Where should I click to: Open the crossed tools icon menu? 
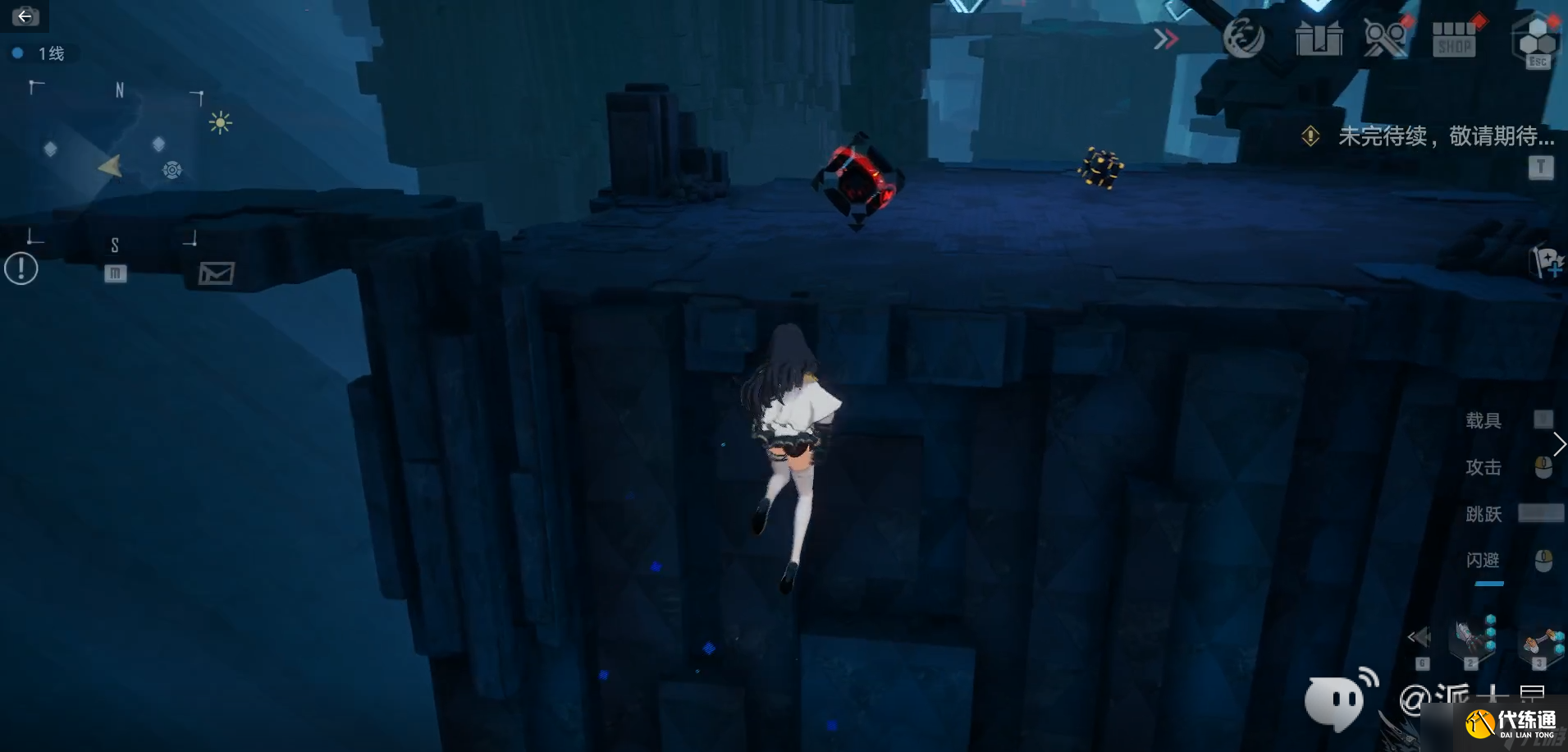[1386, 39]
